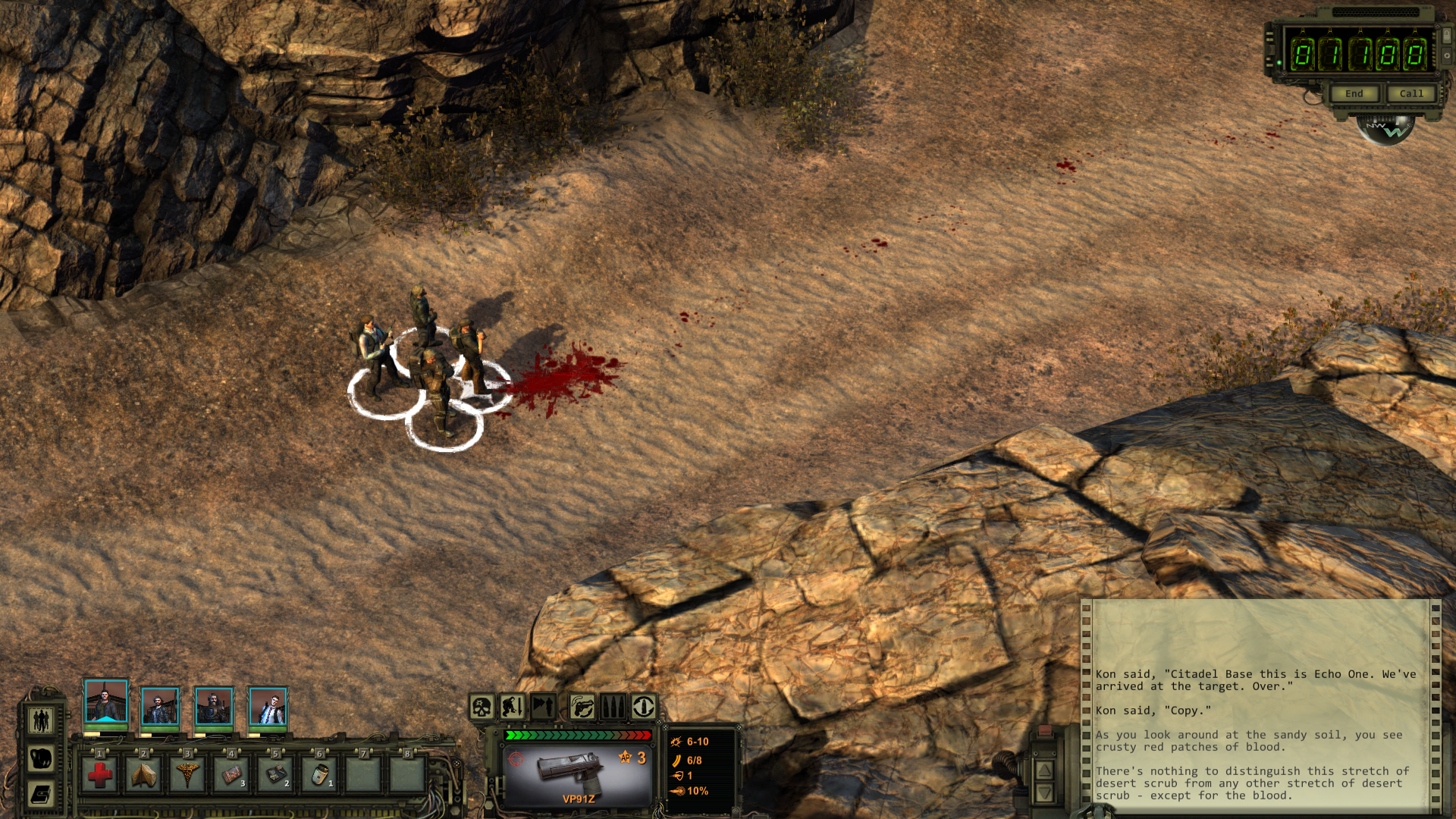
Task: Select the highlighted first ranger portrait
Action: (x=106, y=701)
